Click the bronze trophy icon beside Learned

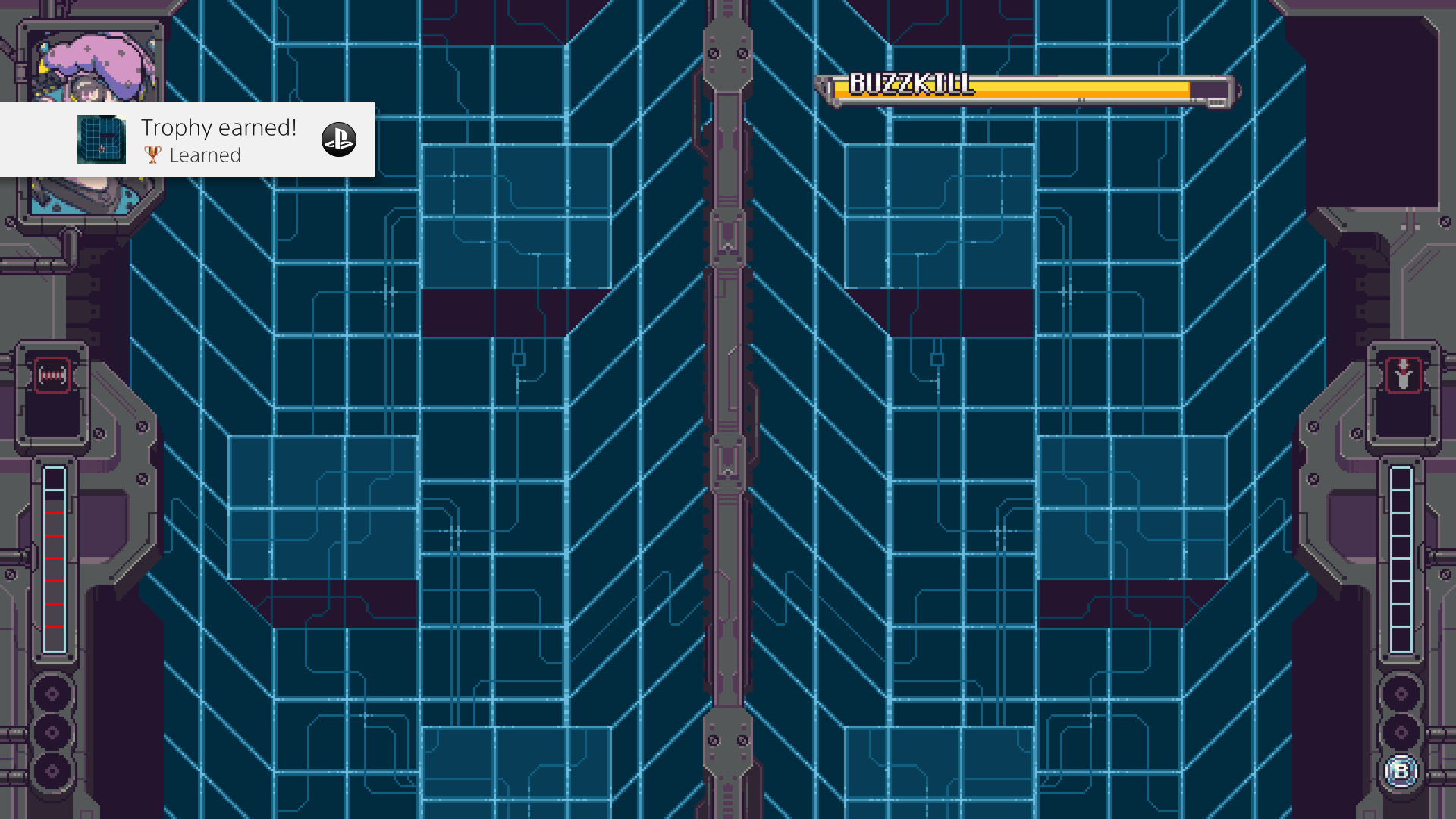pyautogui.click(x=152, y=155)
